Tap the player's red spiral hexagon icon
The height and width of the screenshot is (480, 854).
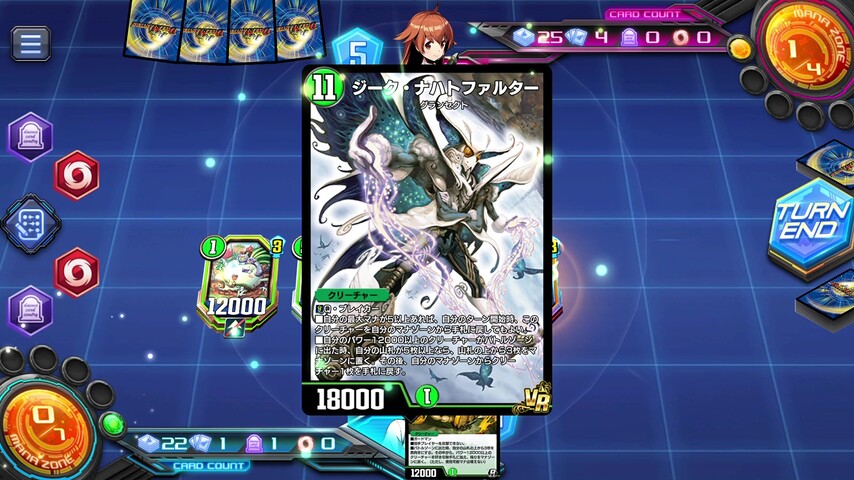coord(76,272)
